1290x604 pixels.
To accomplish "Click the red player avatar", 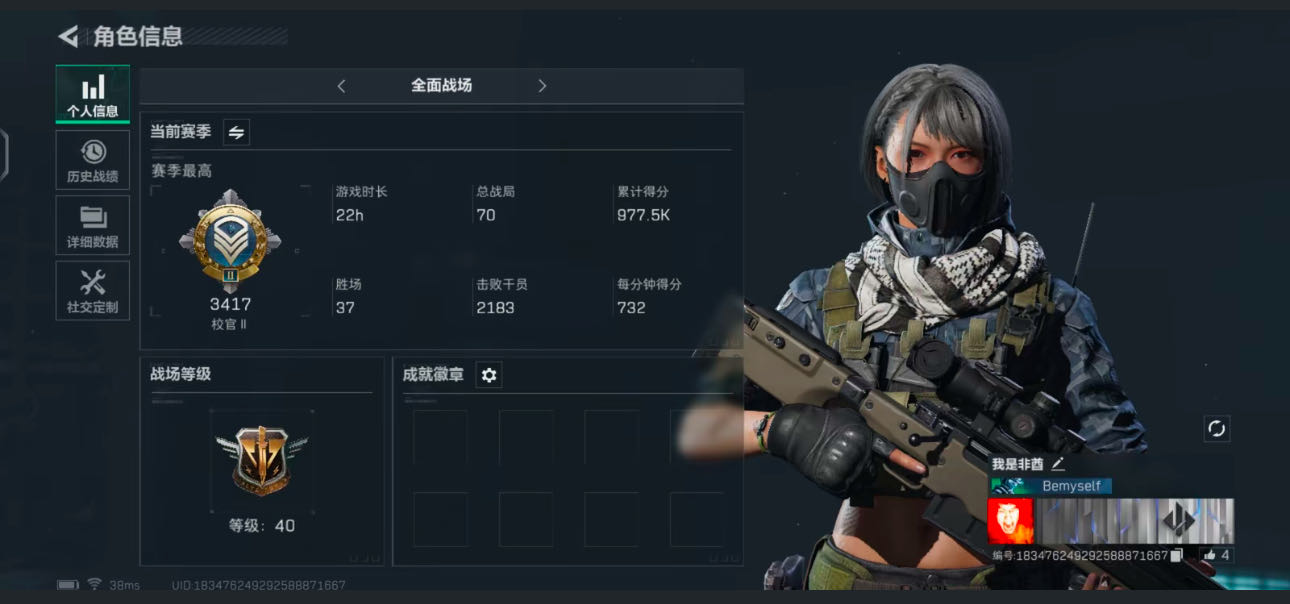I will [x=1010, y=521].
